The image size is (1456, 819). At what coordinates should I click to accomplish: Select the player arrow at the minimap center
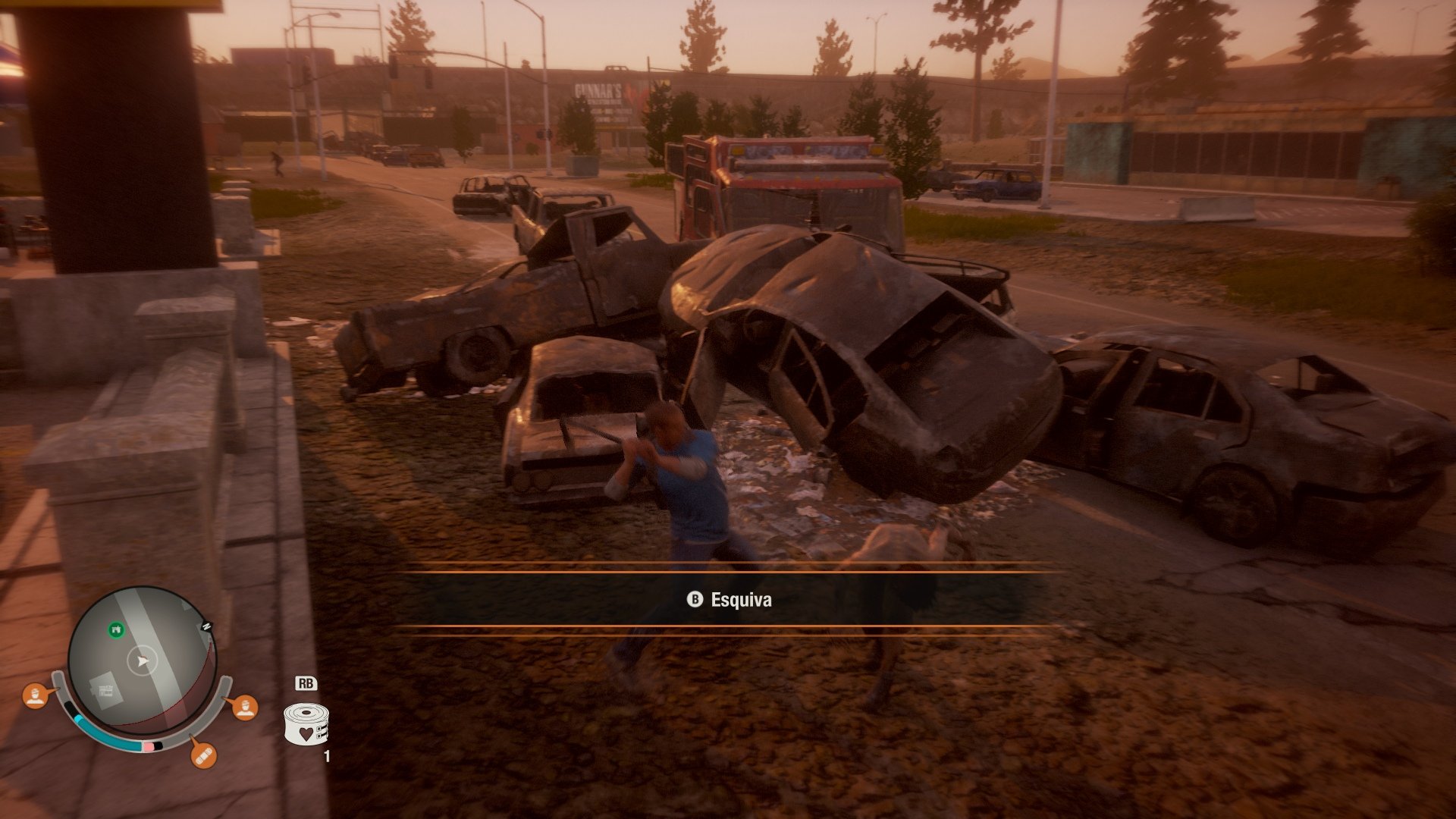coord(142,661)
